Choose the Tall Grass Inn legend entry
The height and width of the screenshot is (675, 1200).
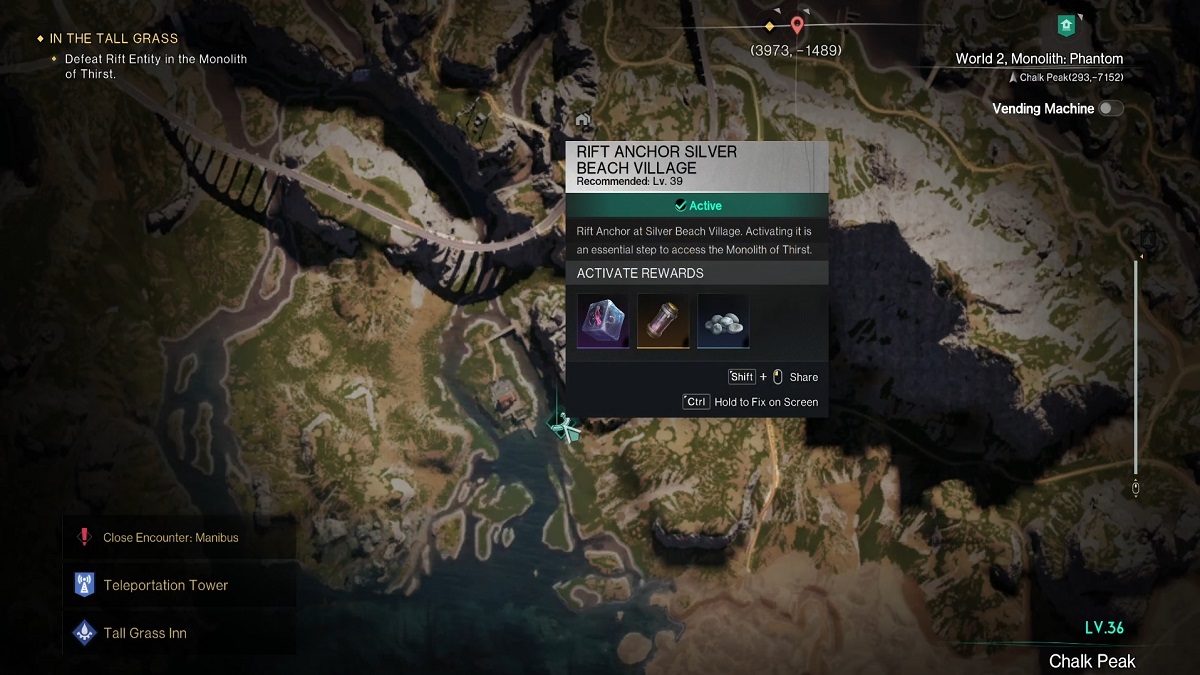pos(145,633)
